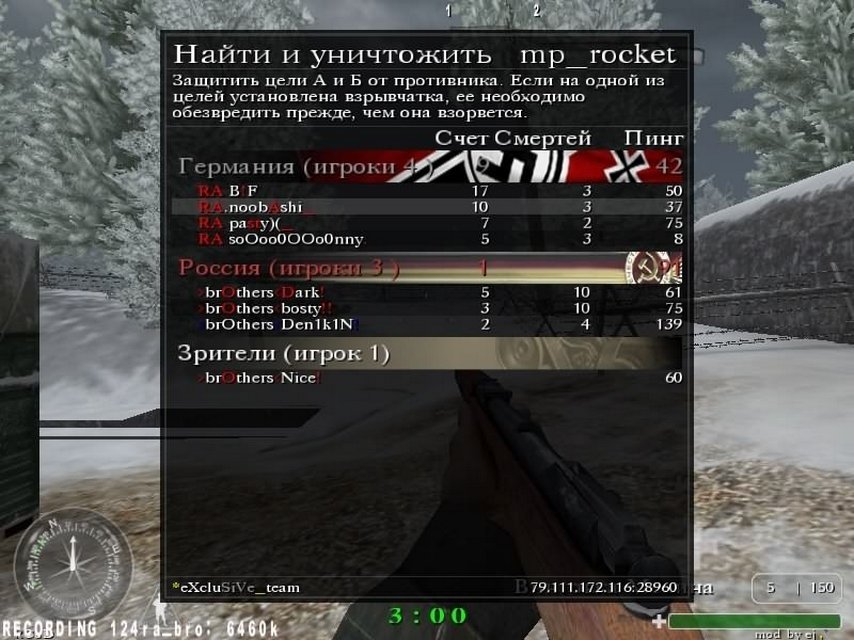Click player brOthers Den1k1N
Screen dimensions: 854x640
click(264, 324)
